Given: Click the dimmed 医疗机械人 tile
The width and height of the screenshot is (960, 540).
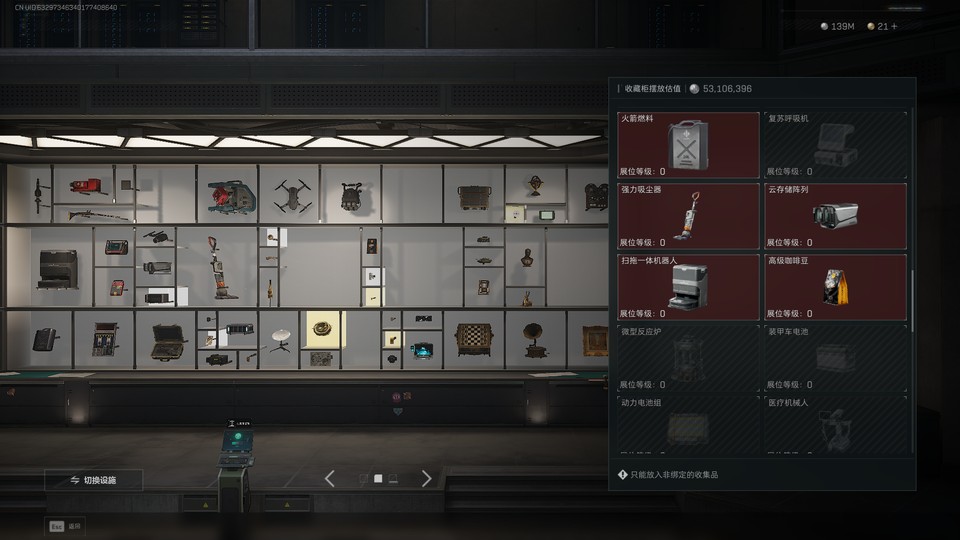Looking at the screenshot, I should click(x=835, y=425).
